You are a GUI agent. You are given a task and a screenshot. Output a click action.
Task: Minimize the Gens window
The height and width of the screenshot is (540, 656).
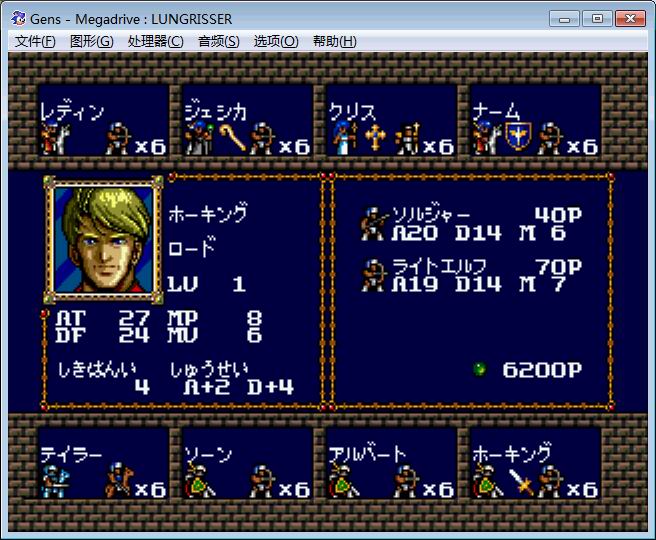[x=567, y=18]
